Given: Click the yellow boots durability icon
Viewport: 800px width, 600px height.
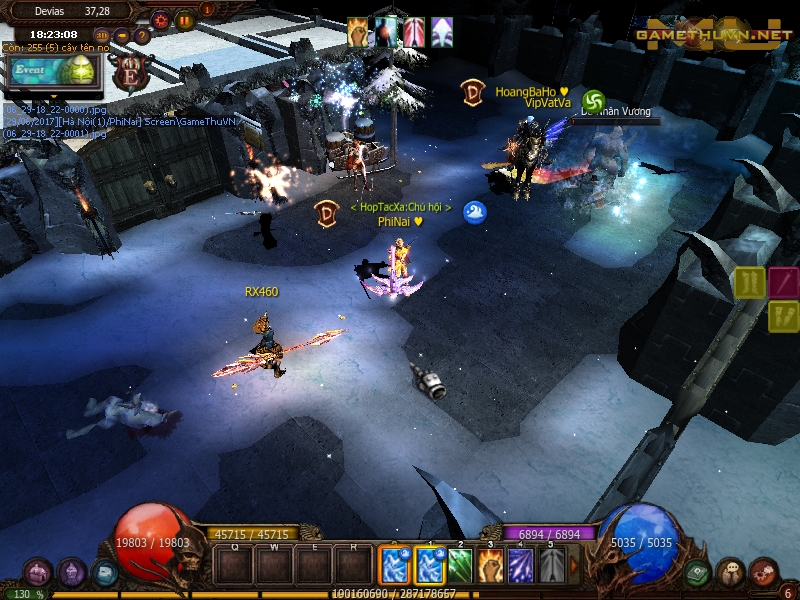Looking at the screenshot, I should point(750,282).
